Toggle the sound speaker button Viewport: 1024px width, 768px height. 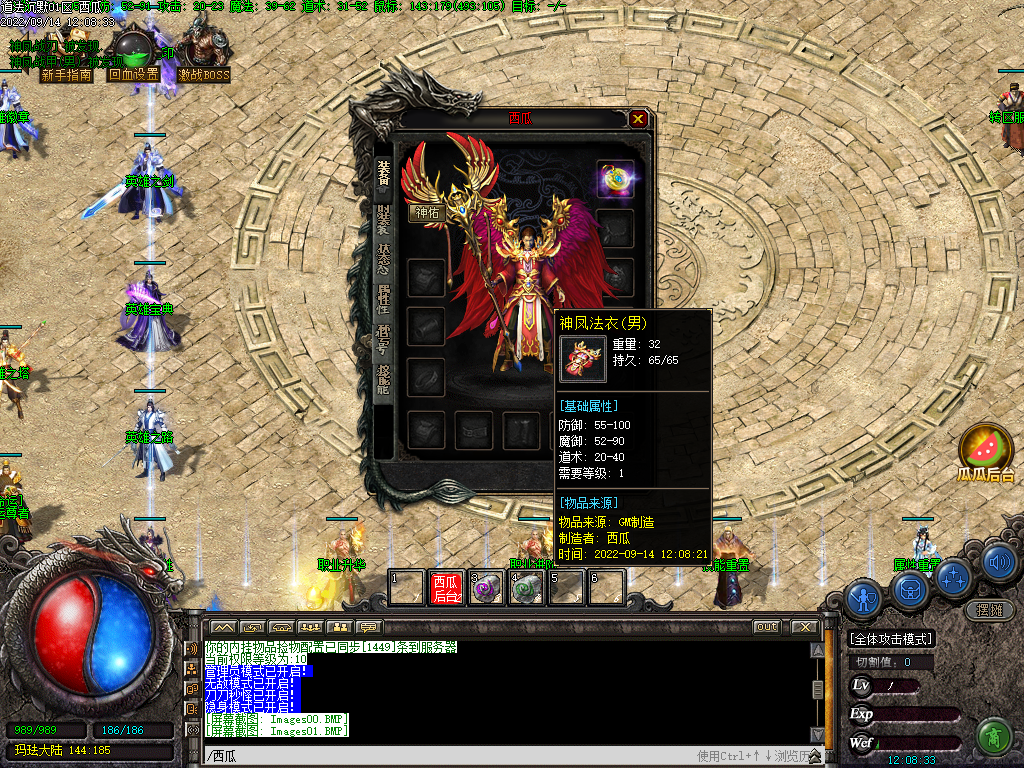click(998, 562)
